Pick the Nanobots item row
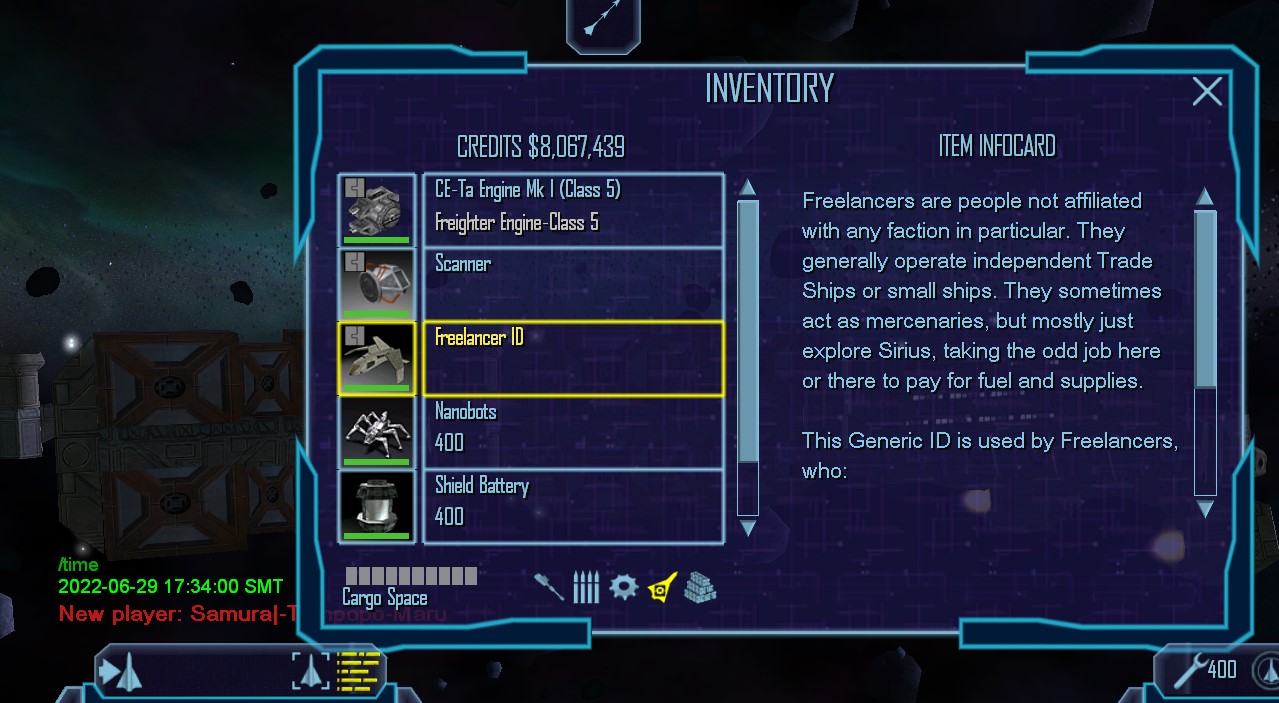This screenshot has width=1279, height=703. 572,431
